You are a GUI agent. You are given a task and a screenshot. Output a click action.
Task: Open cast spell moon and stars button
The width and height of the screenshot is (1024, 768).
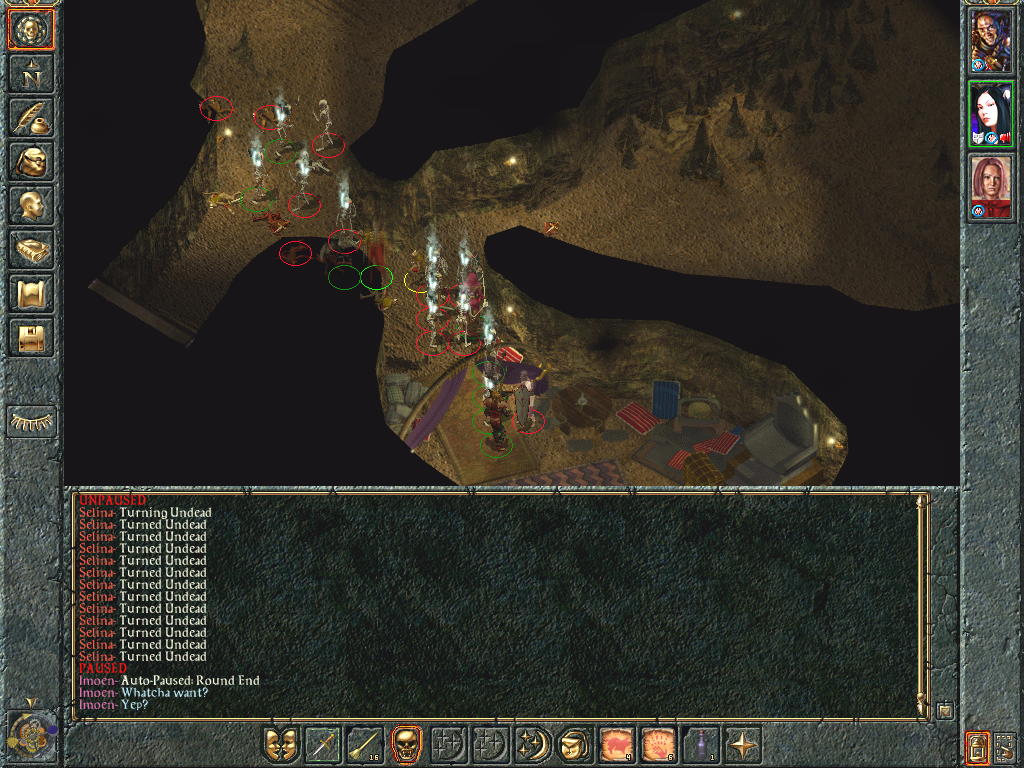click(x=531, y=745)
